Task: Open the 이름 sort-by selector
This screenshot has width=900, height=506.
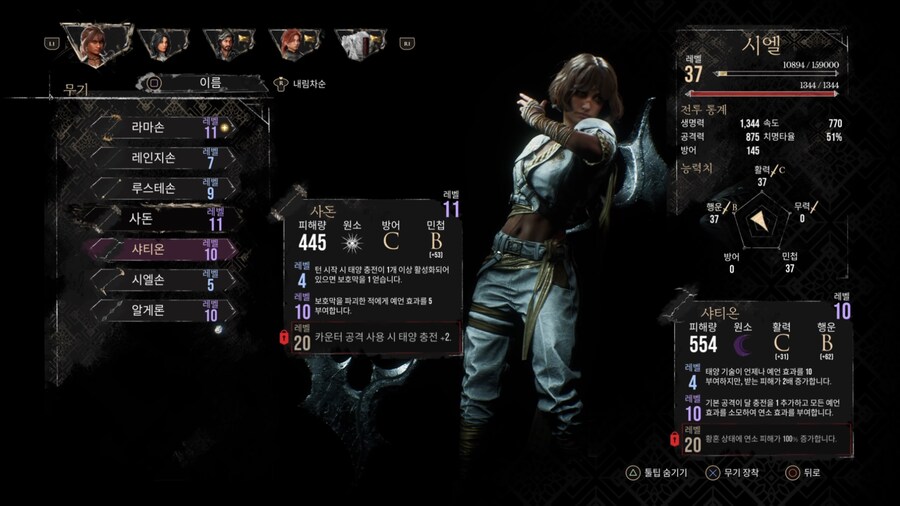Action: (x=210, y=83)
